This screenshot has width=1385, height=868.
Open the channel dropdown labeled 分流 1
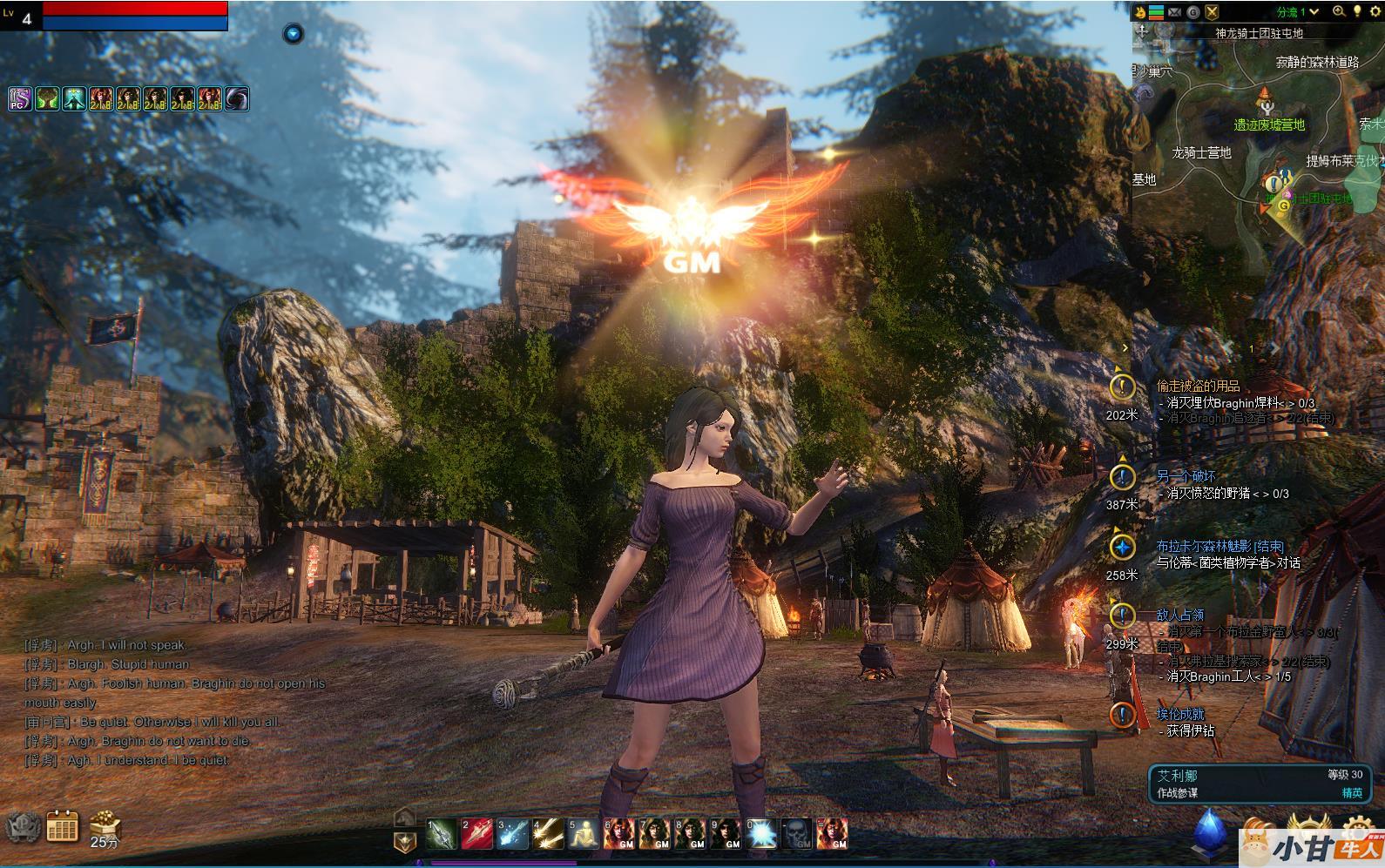click(1299, 12)
